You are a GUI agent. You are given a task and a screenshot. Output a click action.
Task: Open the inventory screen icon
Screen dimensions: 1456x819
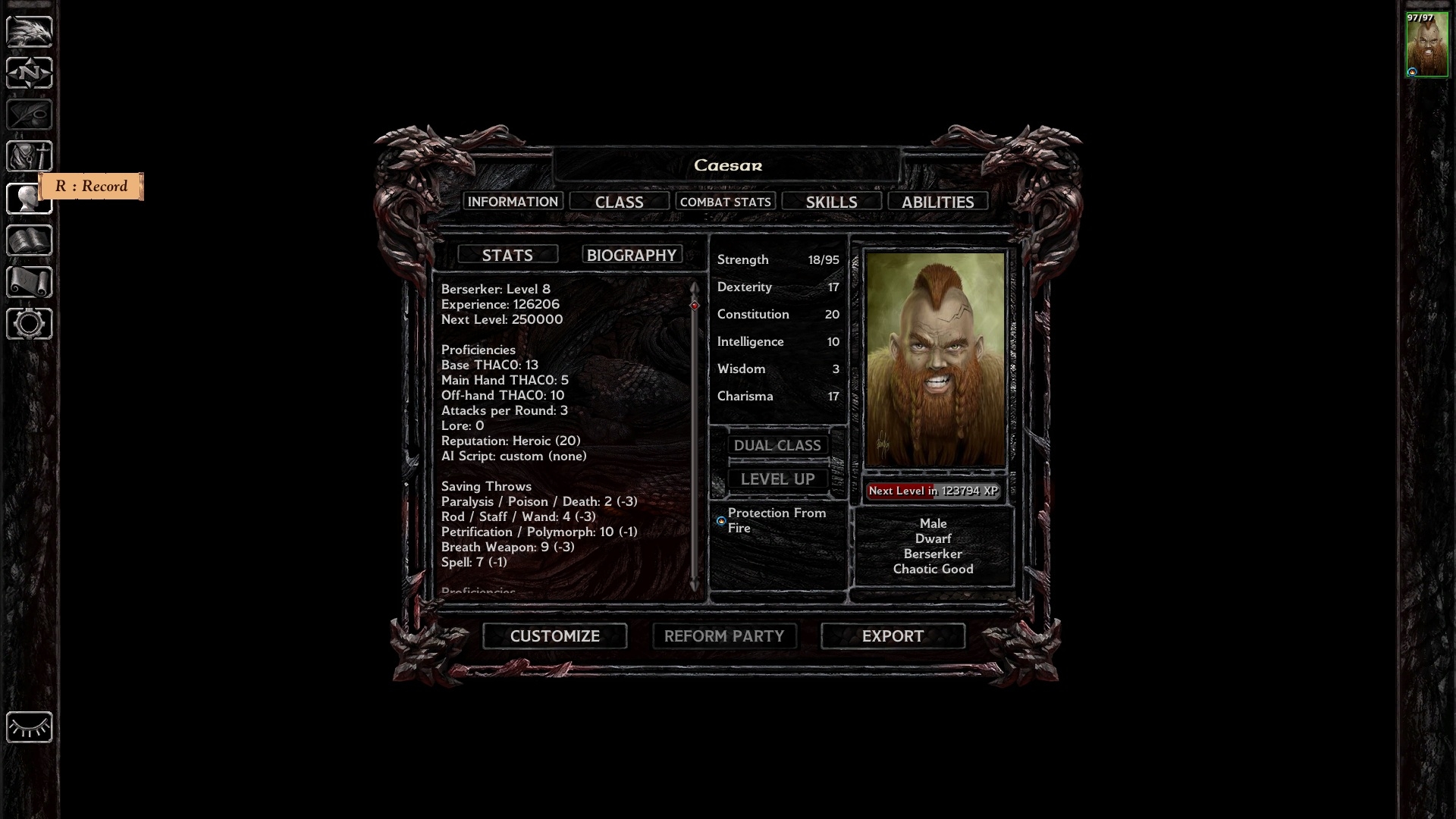(x=29, y=156)
